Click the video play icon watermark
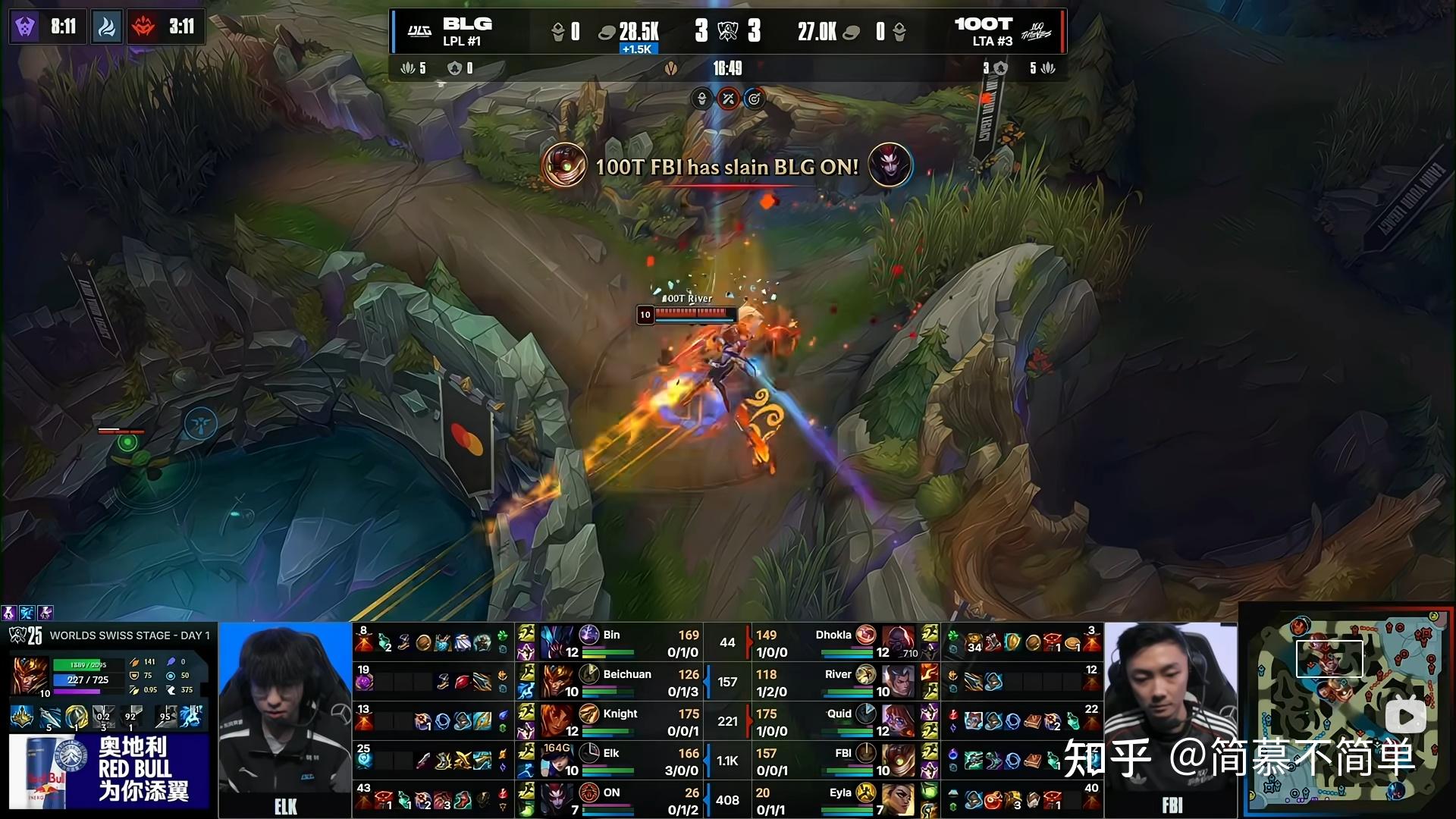This screenshot has width=1456, height=819. click(1405, 717)
